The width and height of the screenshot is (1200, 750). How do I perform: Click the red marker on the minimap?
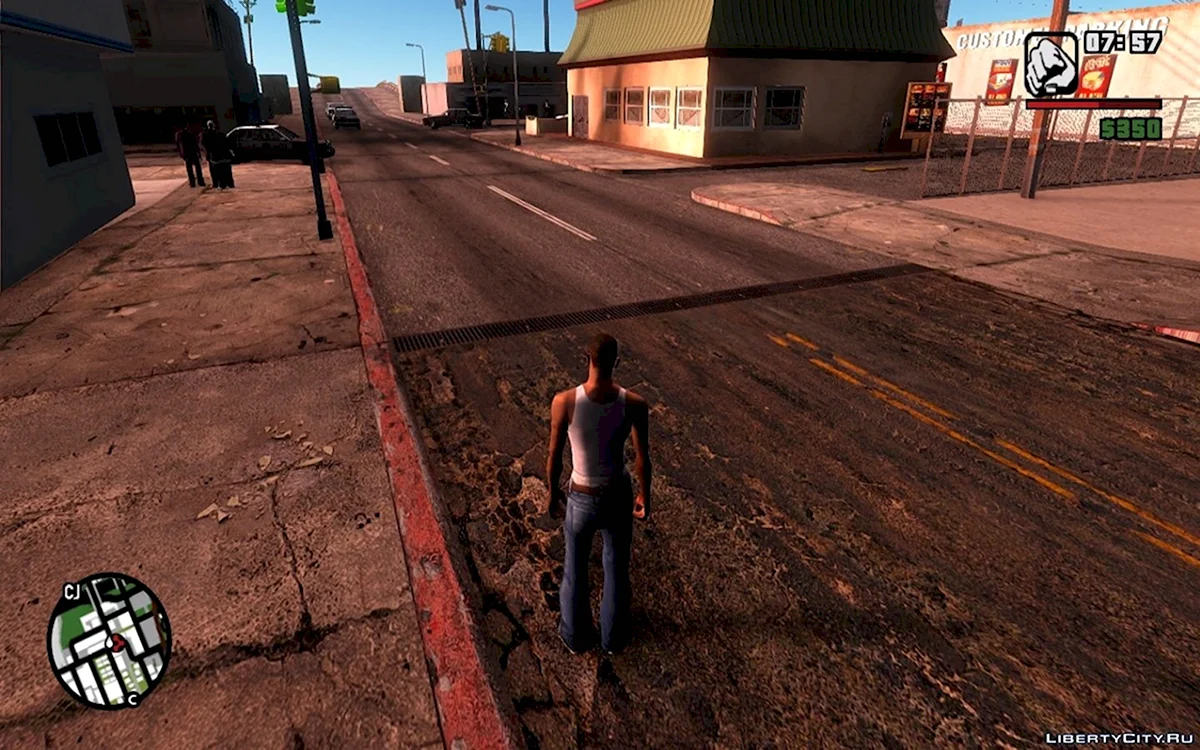click(117, 643)
